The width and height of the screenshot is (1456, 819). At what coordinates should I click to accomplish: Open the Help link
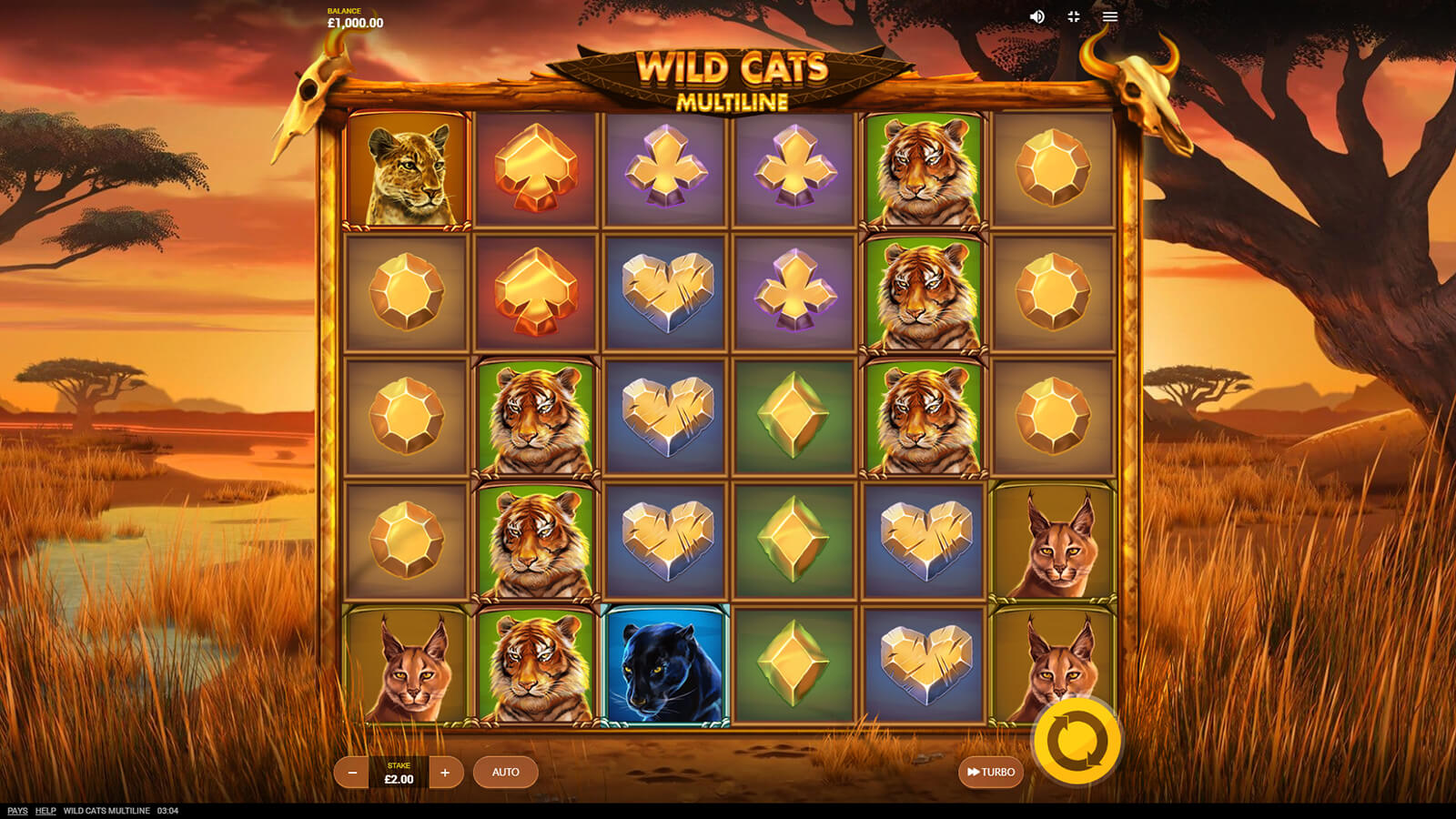[x=45, y=811]
